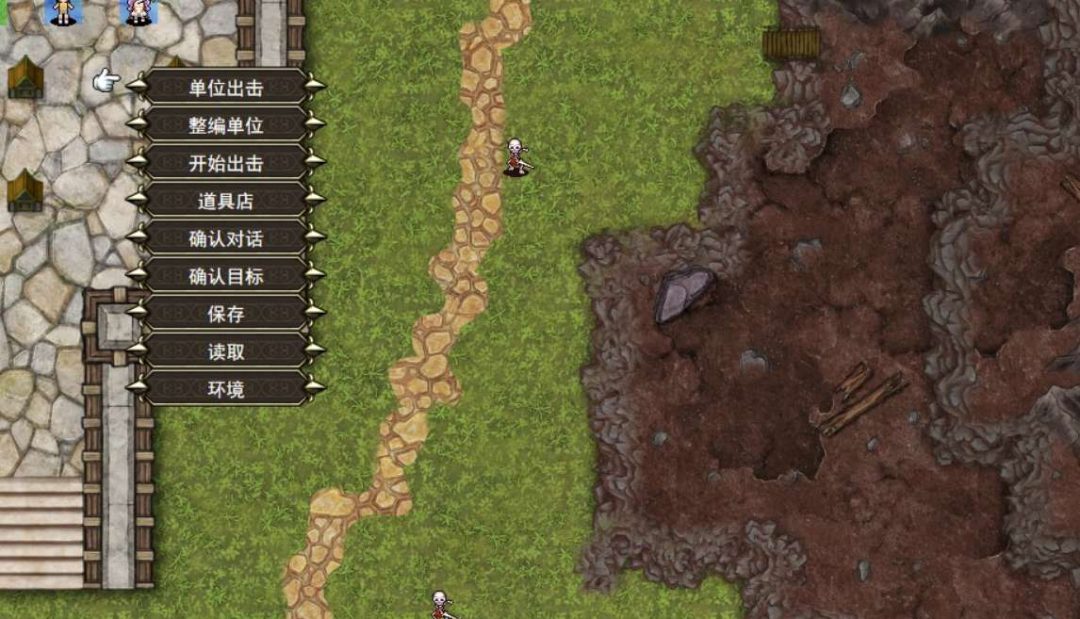Click 开始出击 to begin the sortie
Viewport: 1080px width, 619px height.
pos(226,163)
